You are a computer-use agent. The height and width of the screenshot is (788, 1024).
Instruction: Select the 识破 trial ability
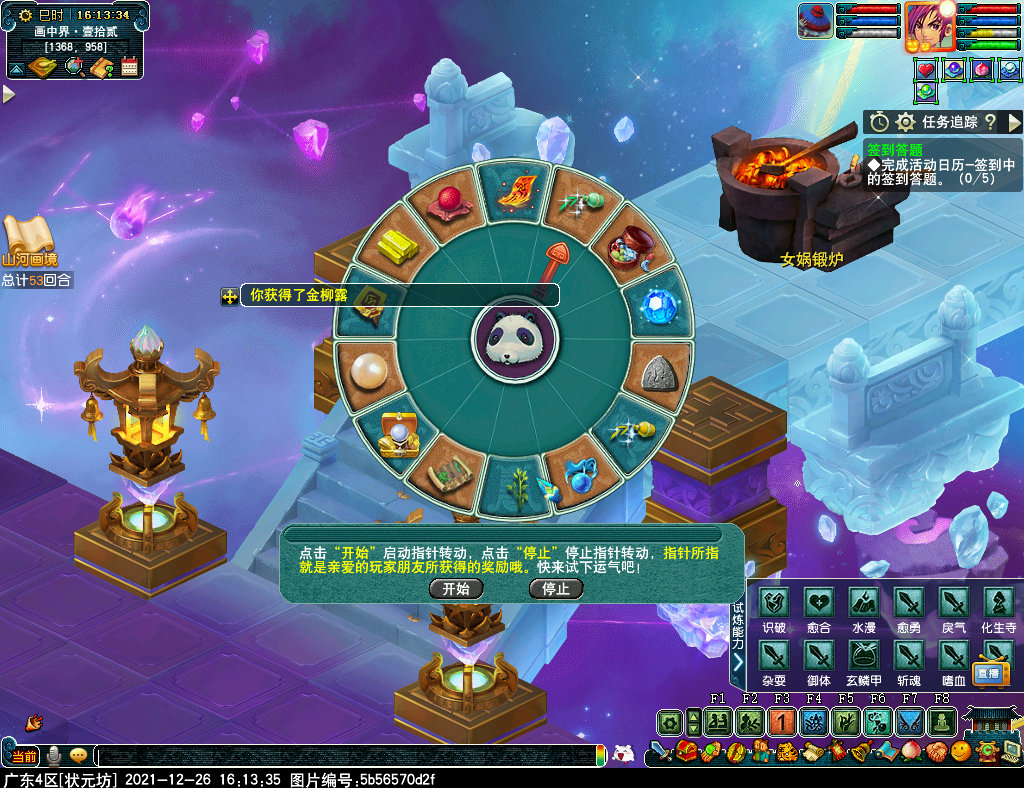(774, 602)
